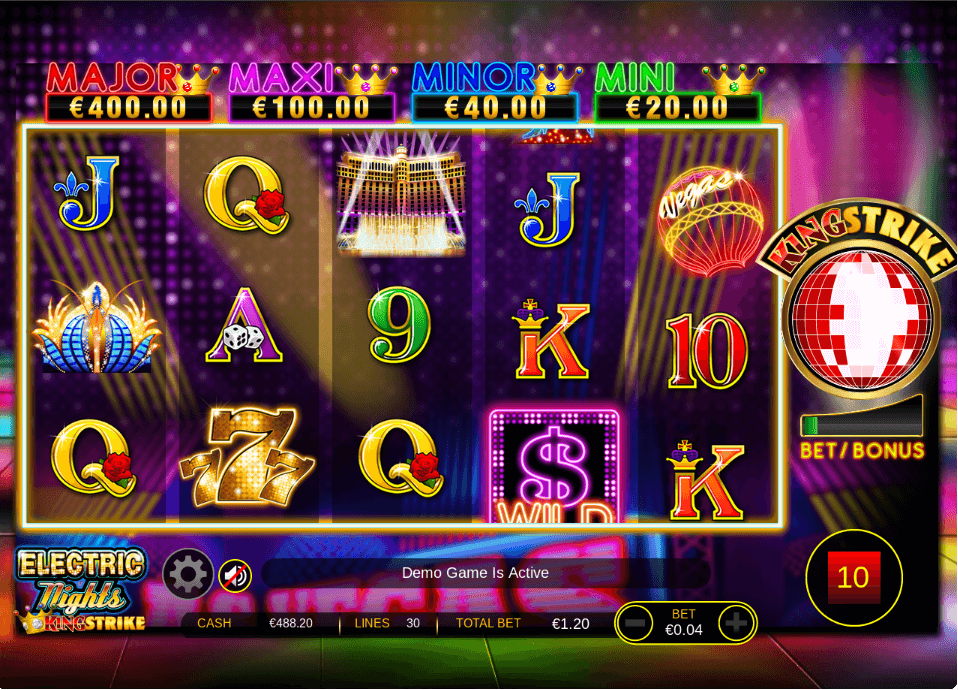Click the red button showing 10
958x690 pixels.
click(853, 578)
